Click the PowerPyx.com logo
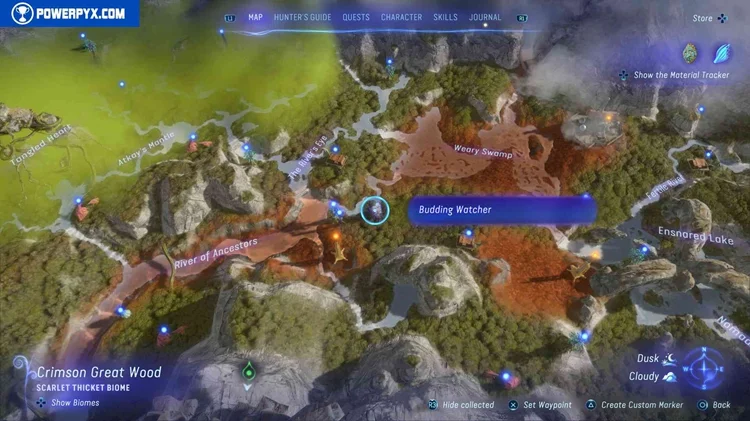The height and width of the screenshot is (421, 750). pyautogui.click(x=69, y=13)
